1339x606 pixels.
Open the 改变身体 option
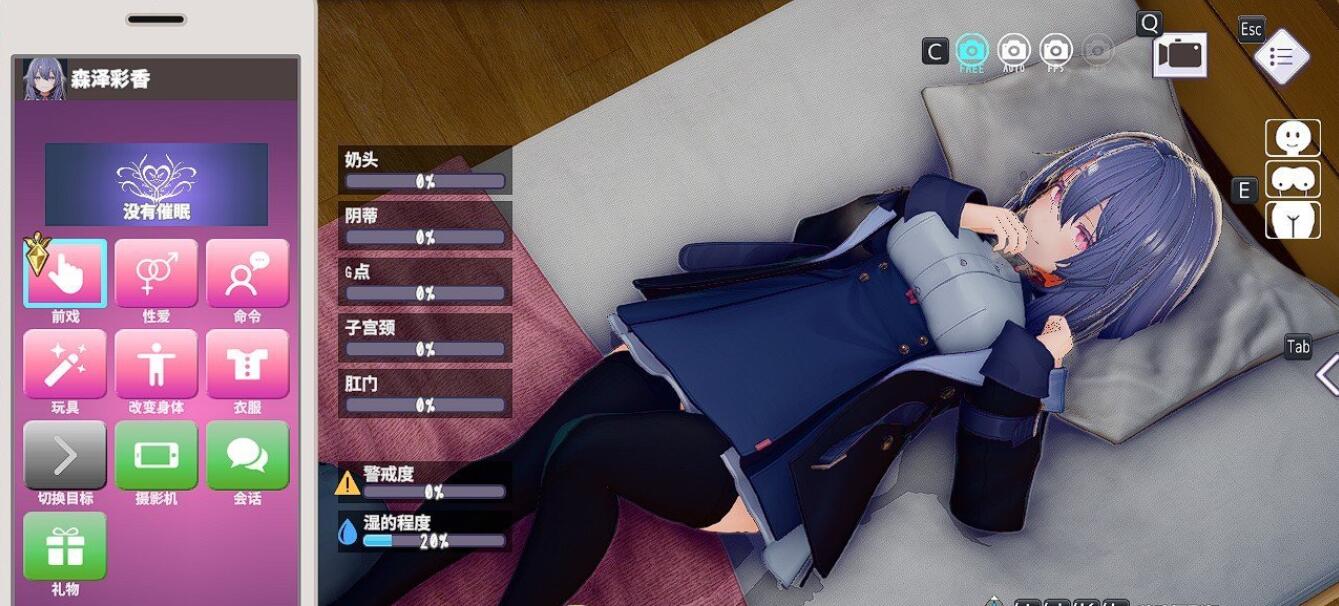click(156, 364)
